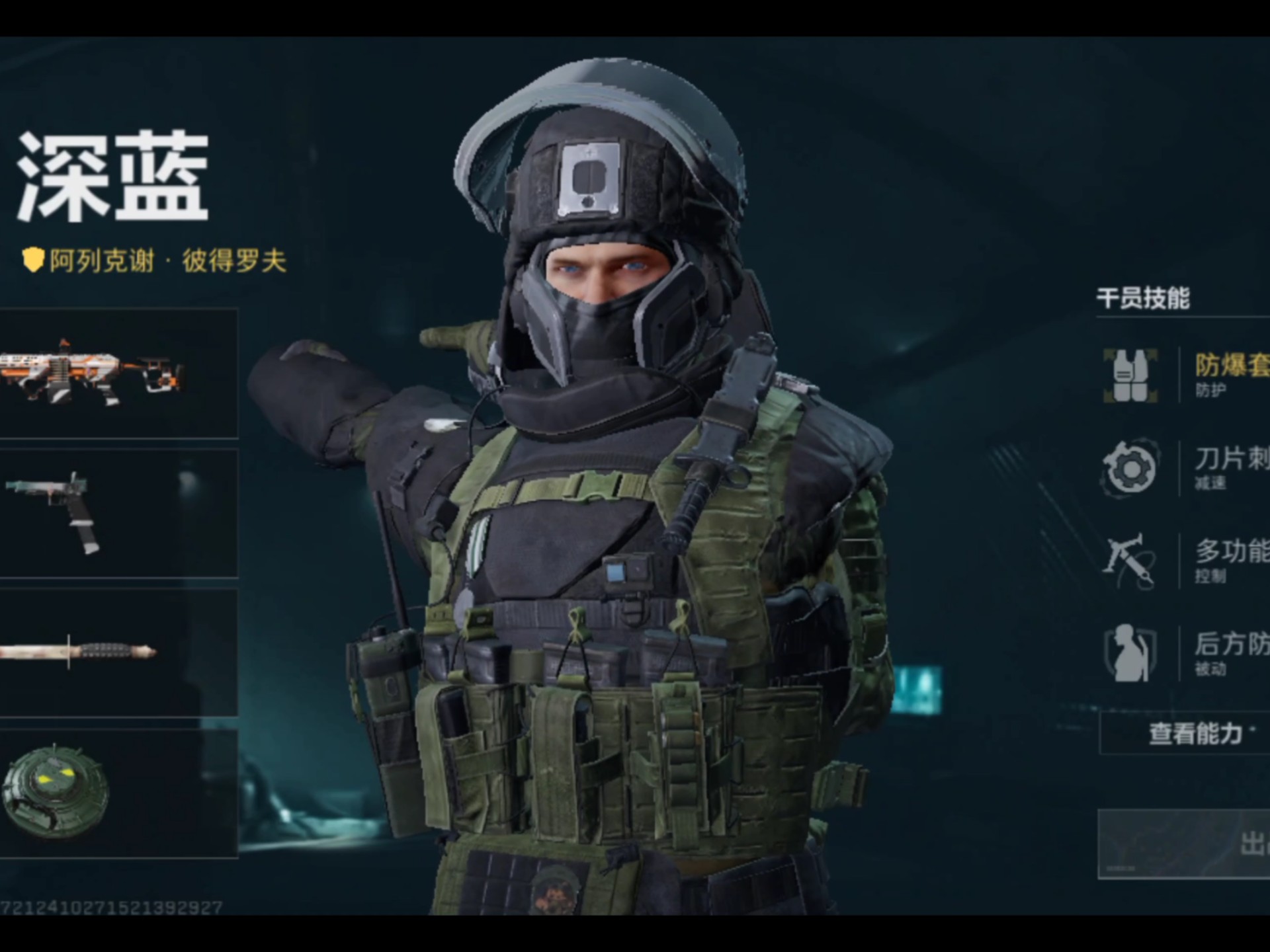1270x952 pixels.
Task: View the 刀片刺 gear-shaped slow skill
Action: (1184, 467)
